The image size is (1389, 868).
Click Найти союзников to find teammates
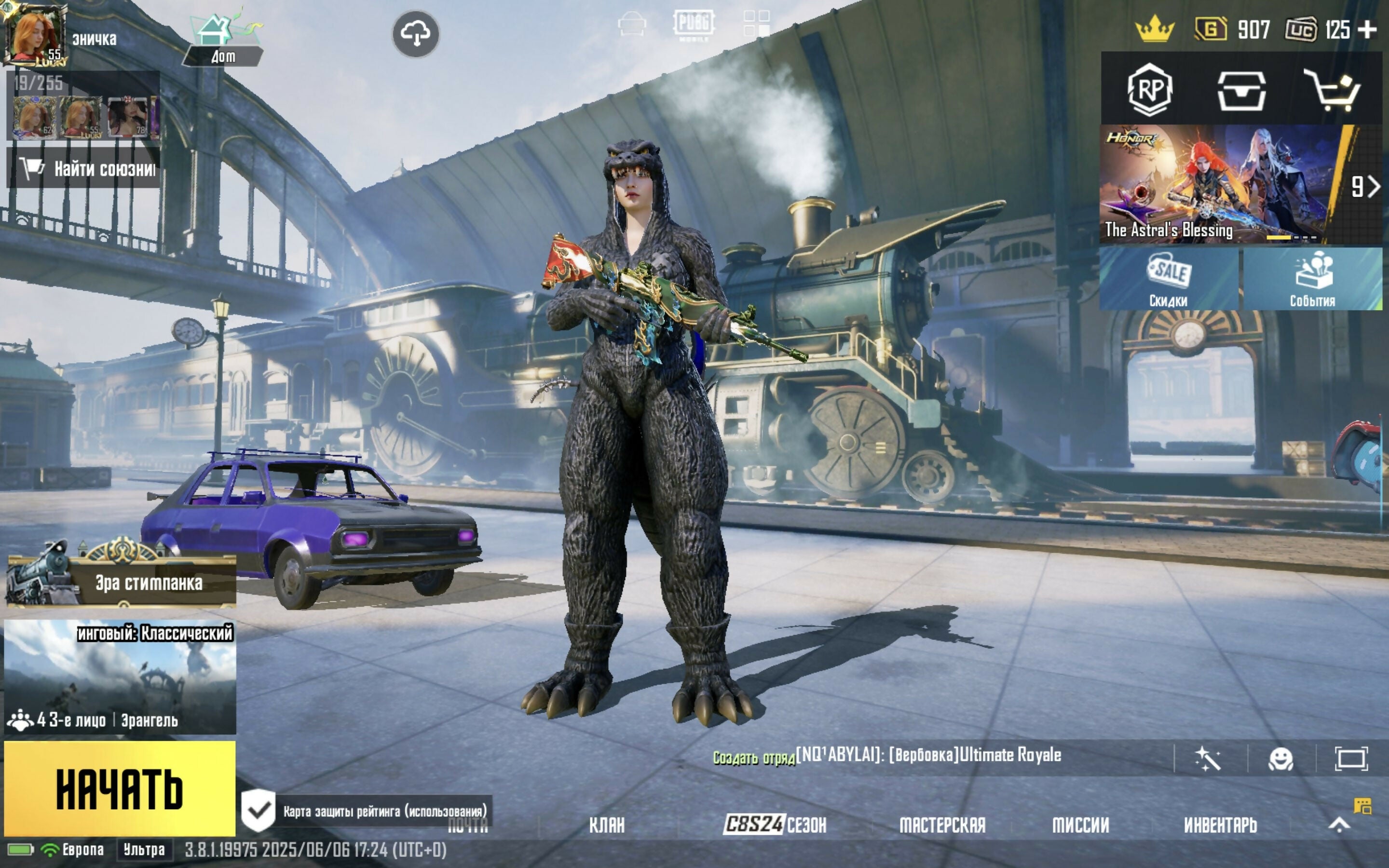(84, 168)
